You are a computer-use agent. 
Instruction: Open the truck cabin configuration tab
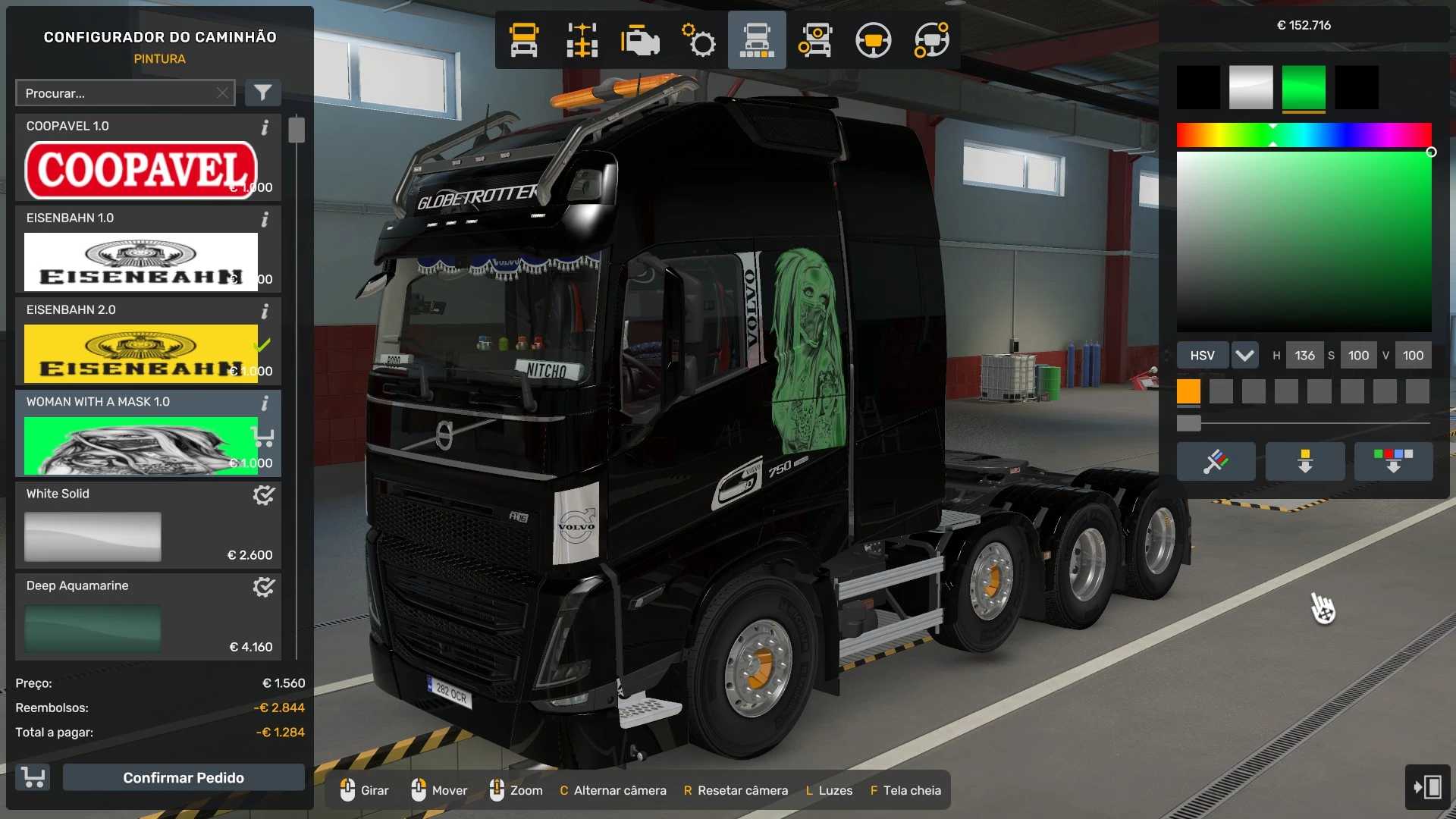click(x=524, y=40)
